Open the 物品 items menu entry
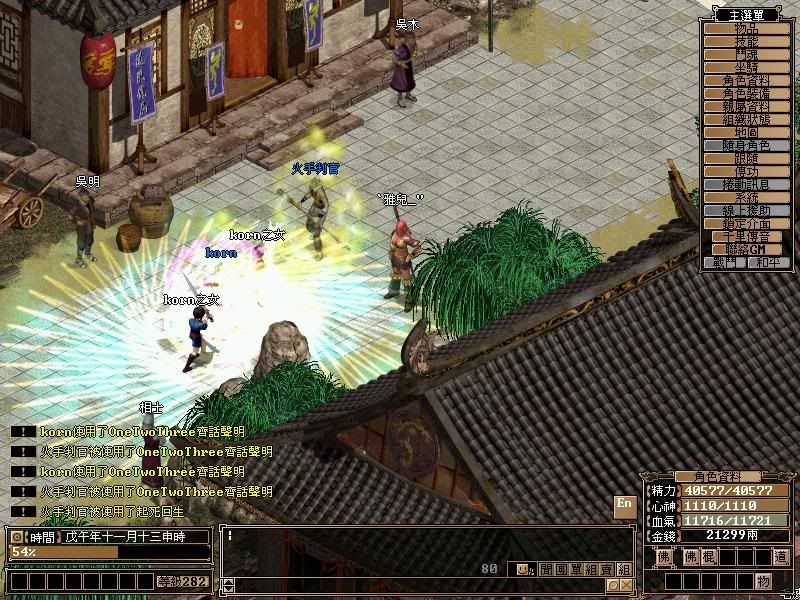 [x=747, y=29]
